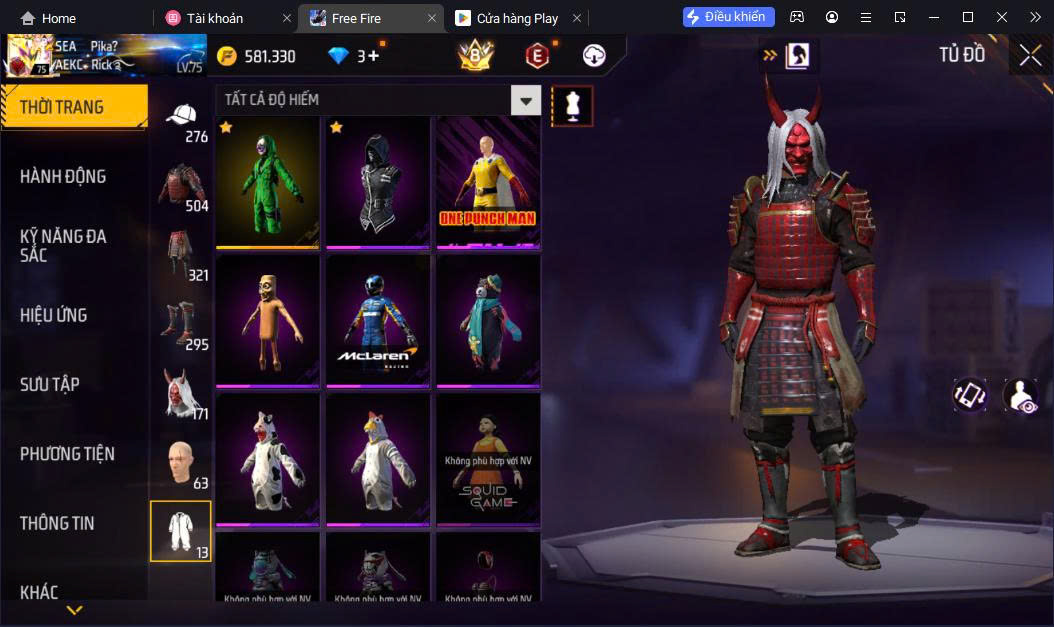Choose the red oni mask category

click(181, 394)
